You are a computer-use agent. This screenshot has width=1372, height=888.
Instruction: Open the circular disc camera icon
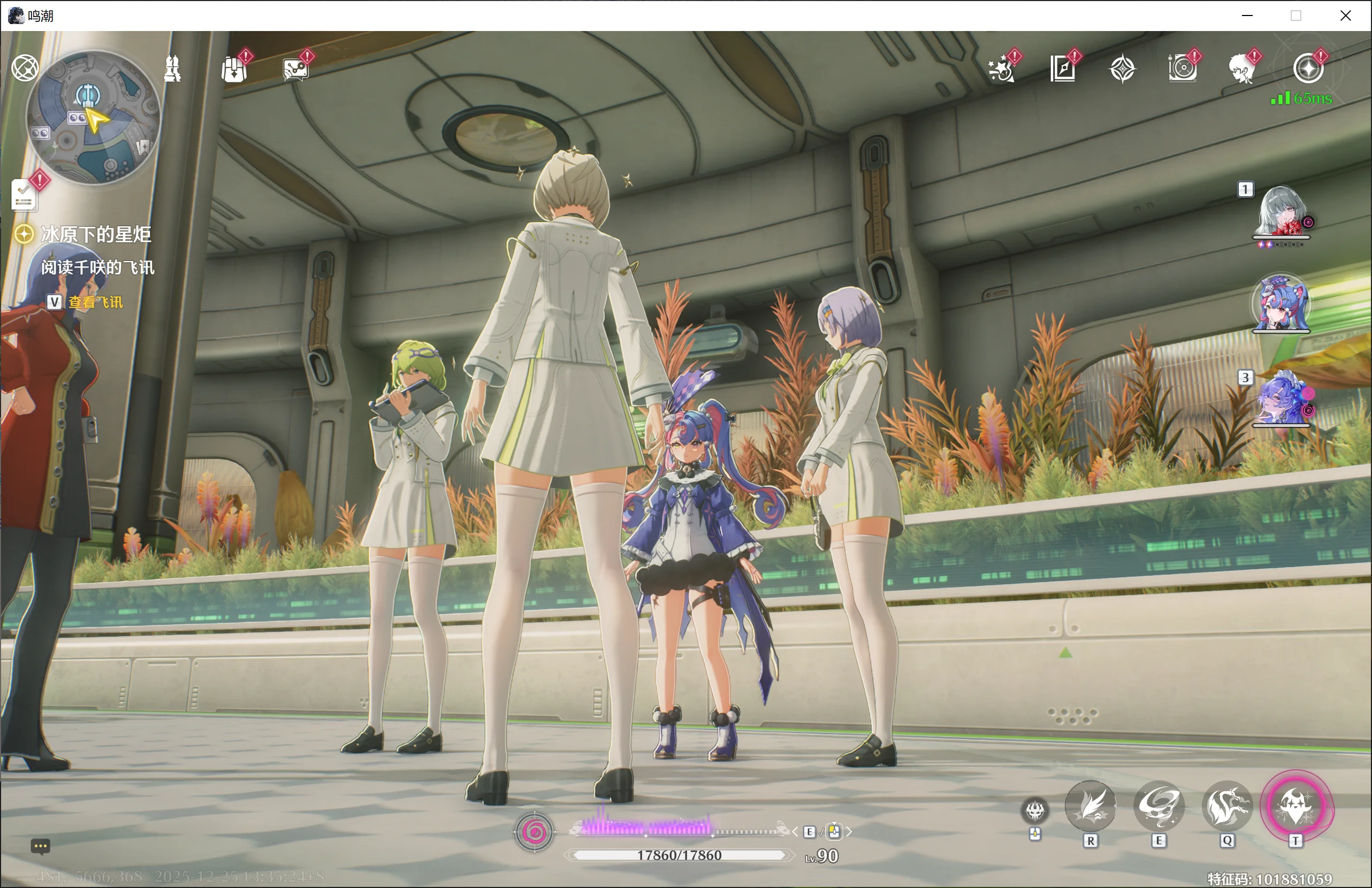click(1183, 70)
